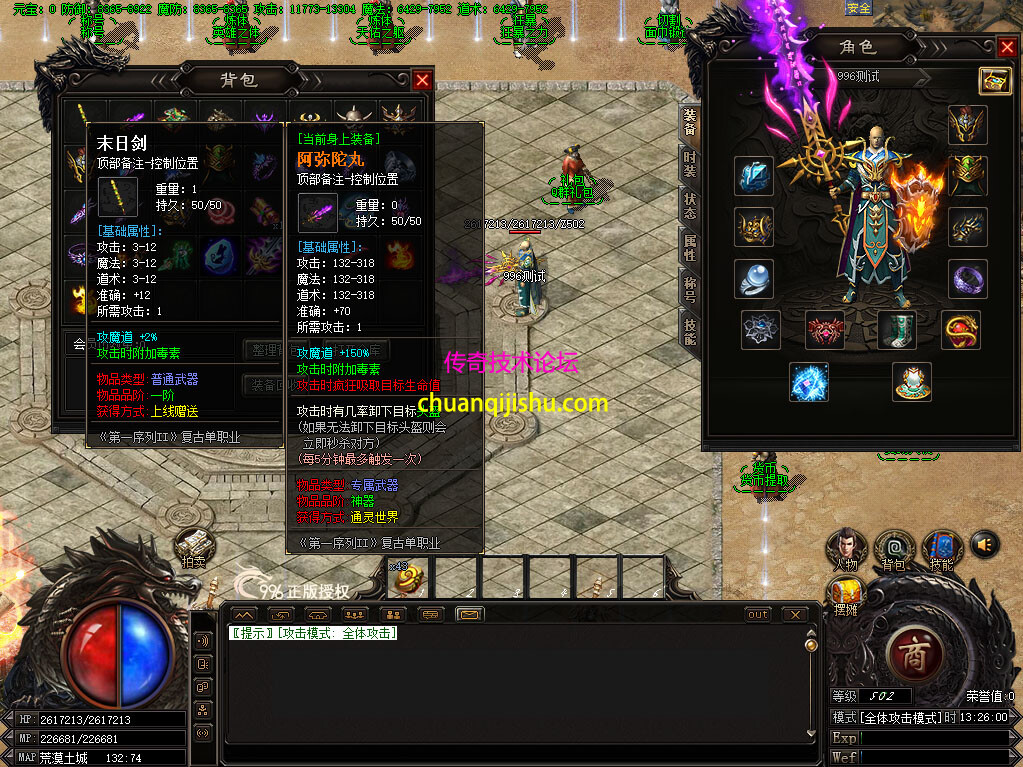Switch to the 时装 fashion tab
This screenshot has width=1023, height=767.
tap(690, 165)
